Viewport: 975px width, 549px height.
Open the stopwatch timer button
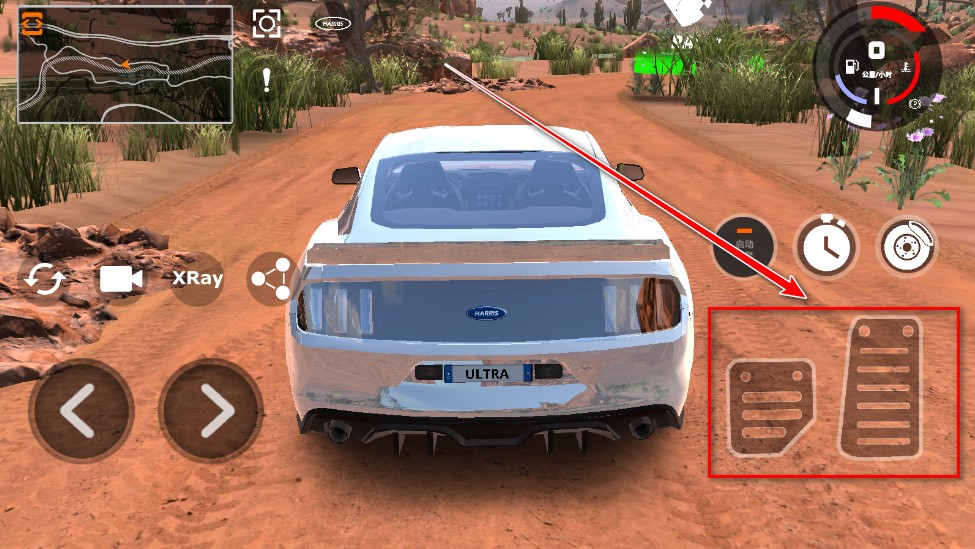[825, 245]
